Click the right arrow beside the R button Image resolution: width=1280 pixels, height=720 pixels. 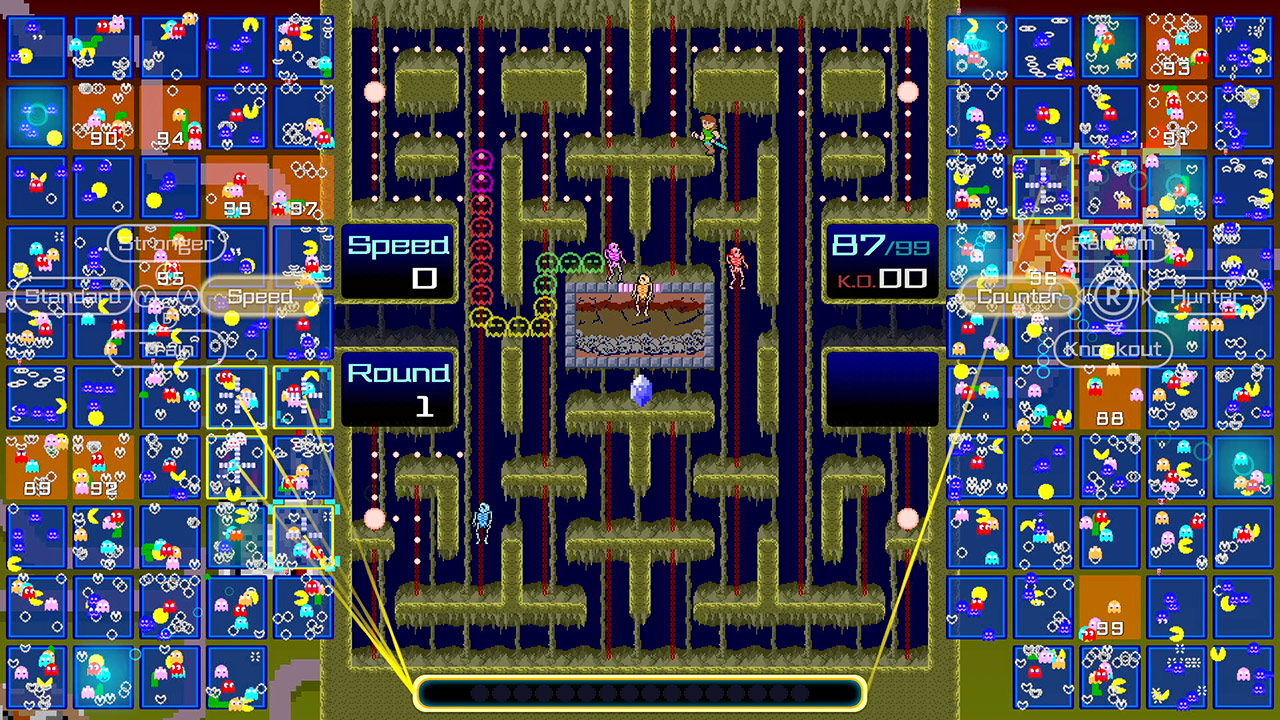[1145, 296]
